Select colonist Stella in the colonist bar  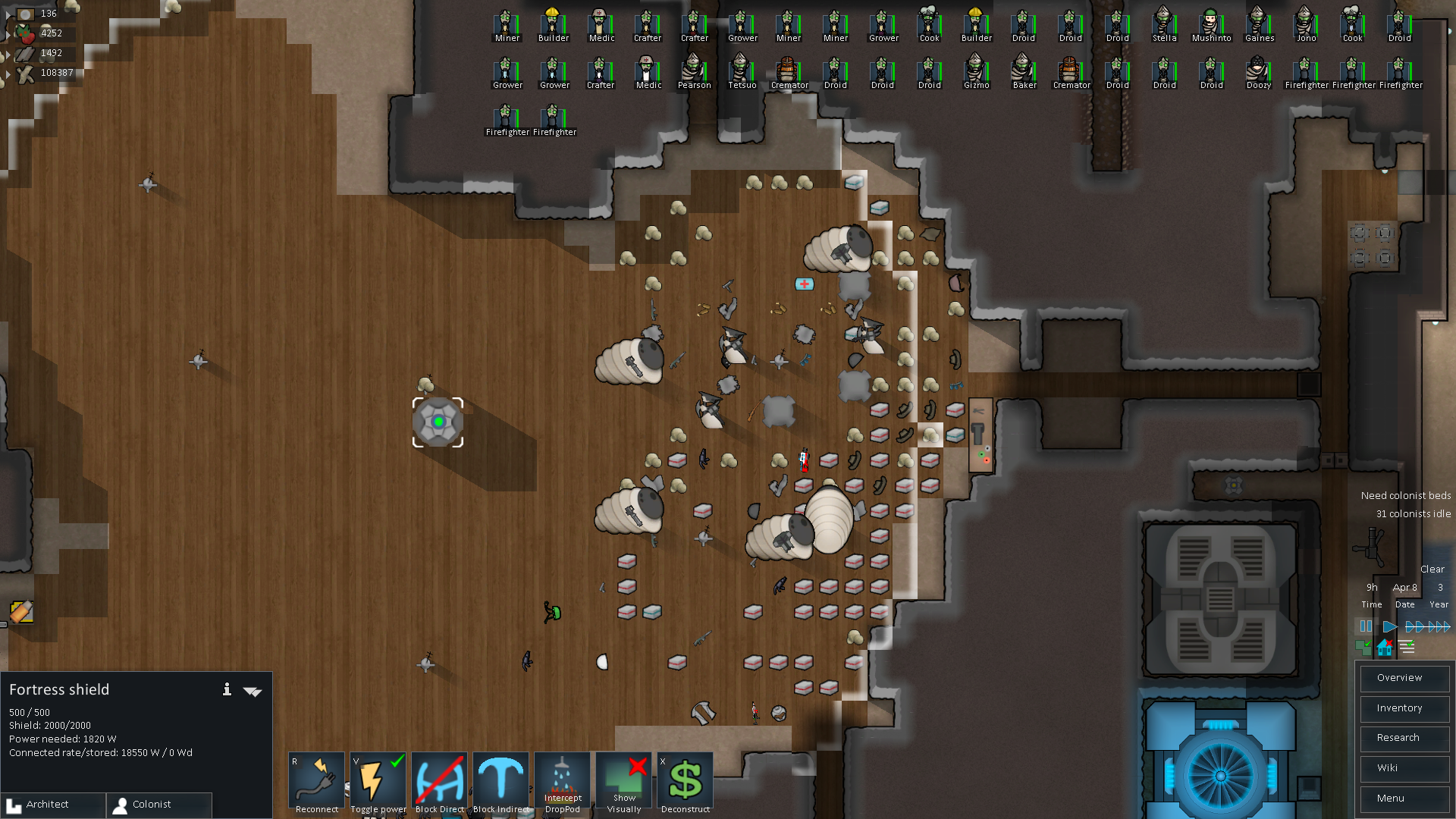(x=1164, y=25)
